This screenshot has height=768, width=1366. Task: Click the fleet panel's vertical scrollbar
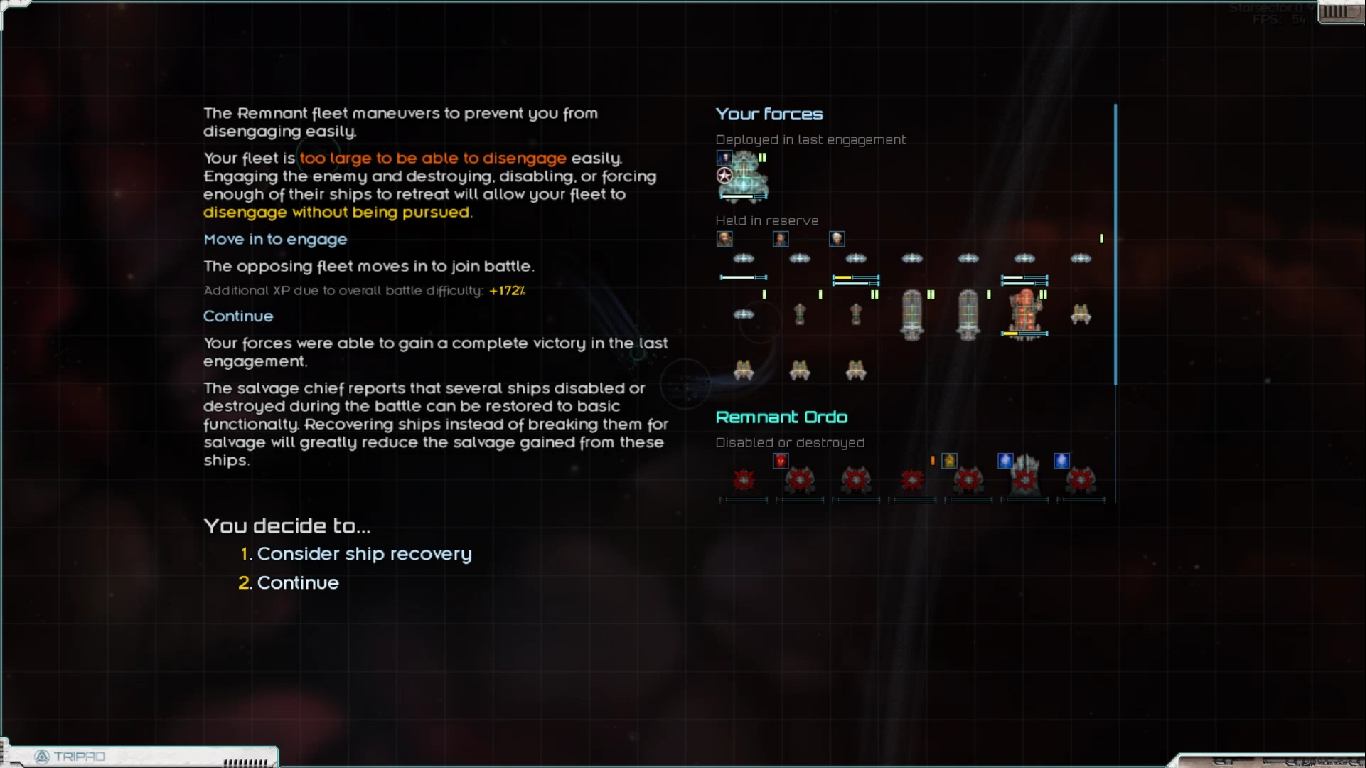(x=1115, y=245)
